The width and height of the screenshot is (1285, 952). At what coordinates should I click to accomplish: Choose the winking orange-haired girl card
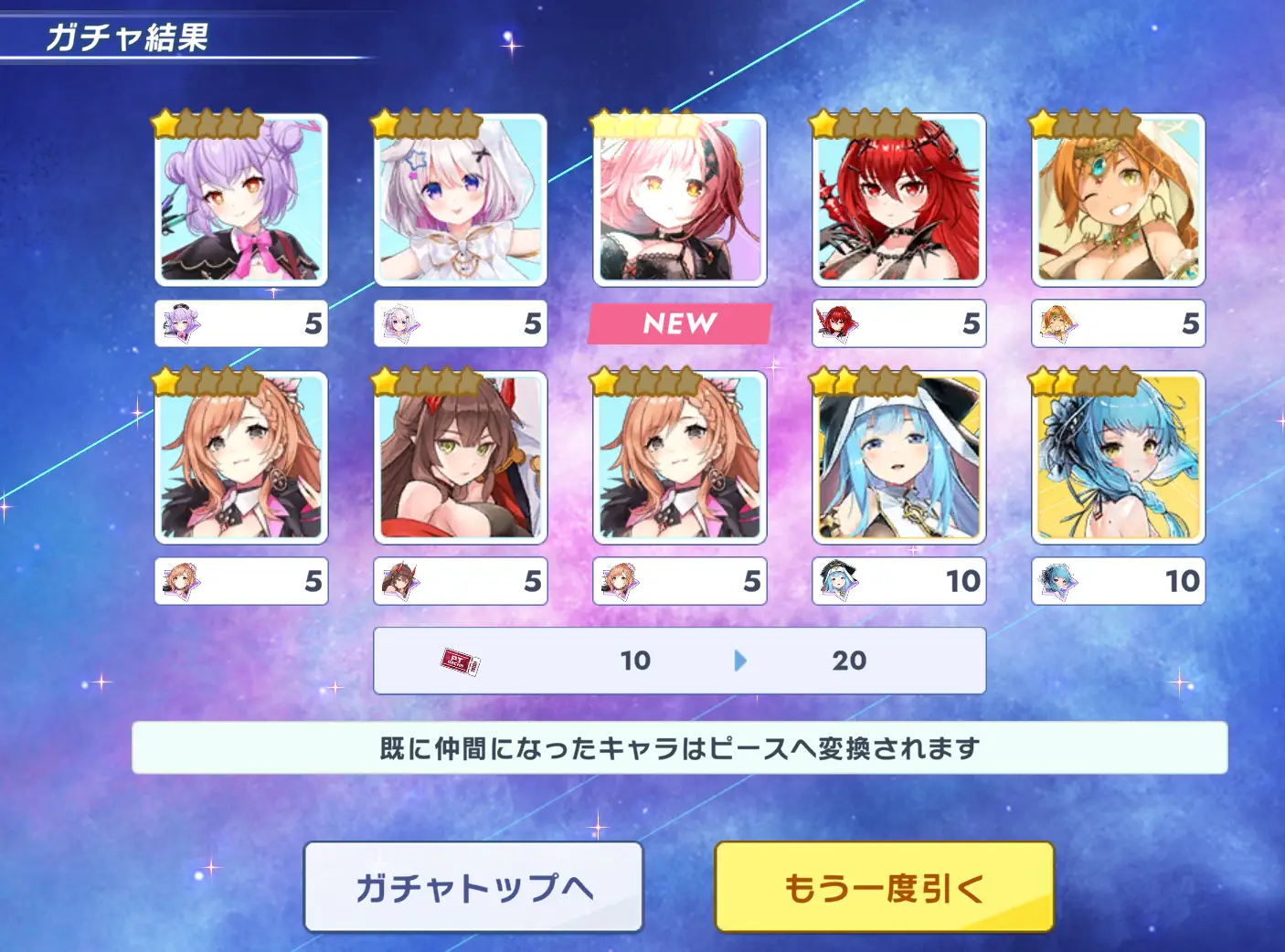[x=1119, y=200]
